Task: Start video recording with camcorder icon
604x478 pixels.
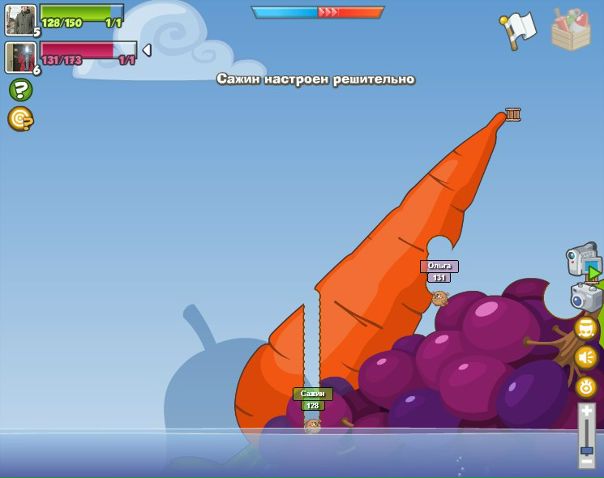Action: (582, 260)
